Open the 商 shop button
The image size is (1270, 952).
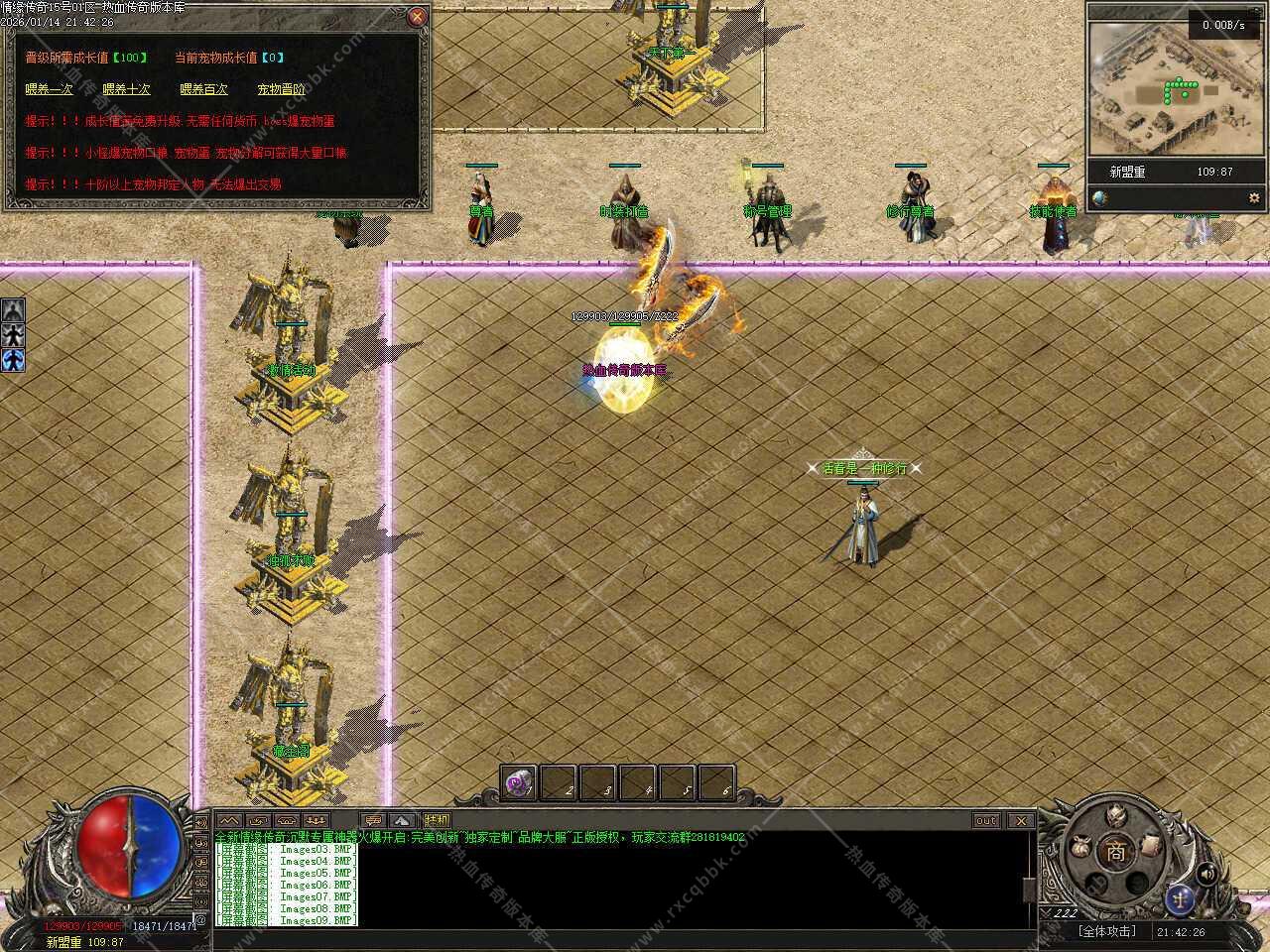1117,852
